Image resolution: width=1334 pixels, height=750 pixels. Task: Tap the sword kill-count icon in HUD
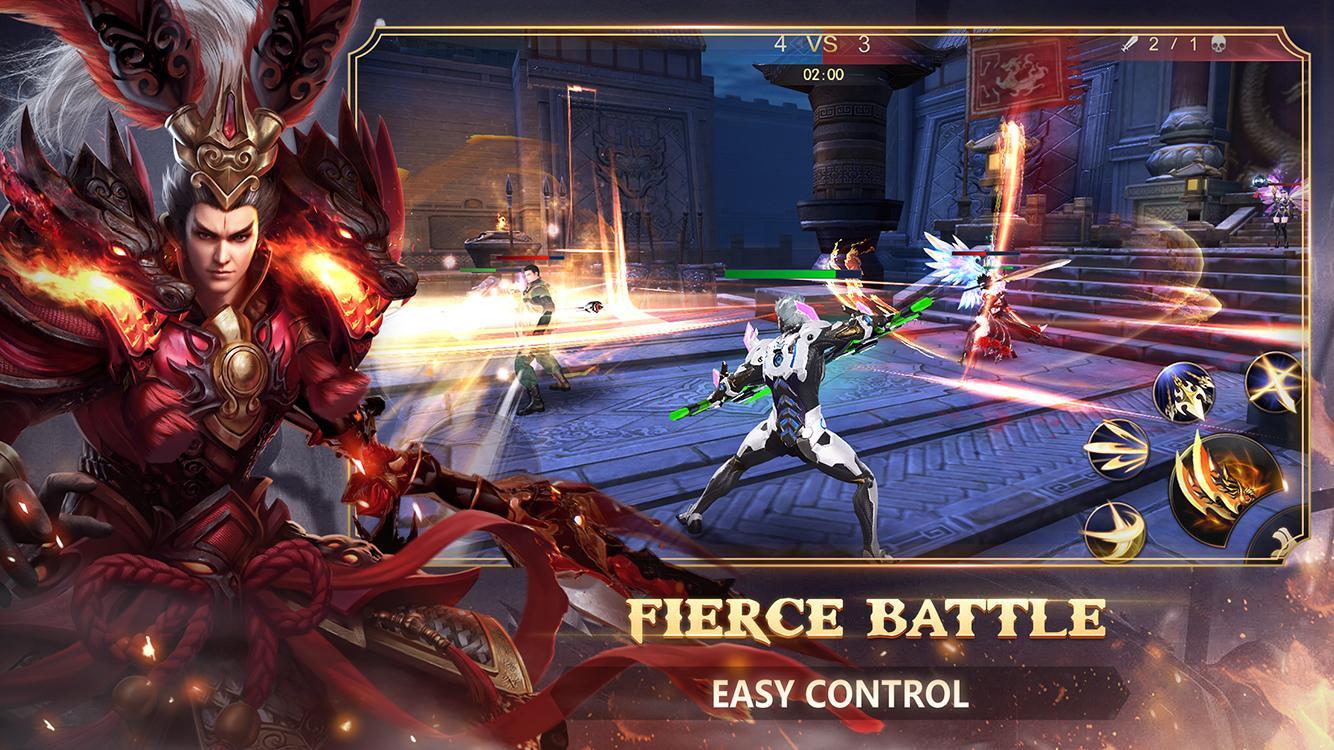pos(1130,45)
